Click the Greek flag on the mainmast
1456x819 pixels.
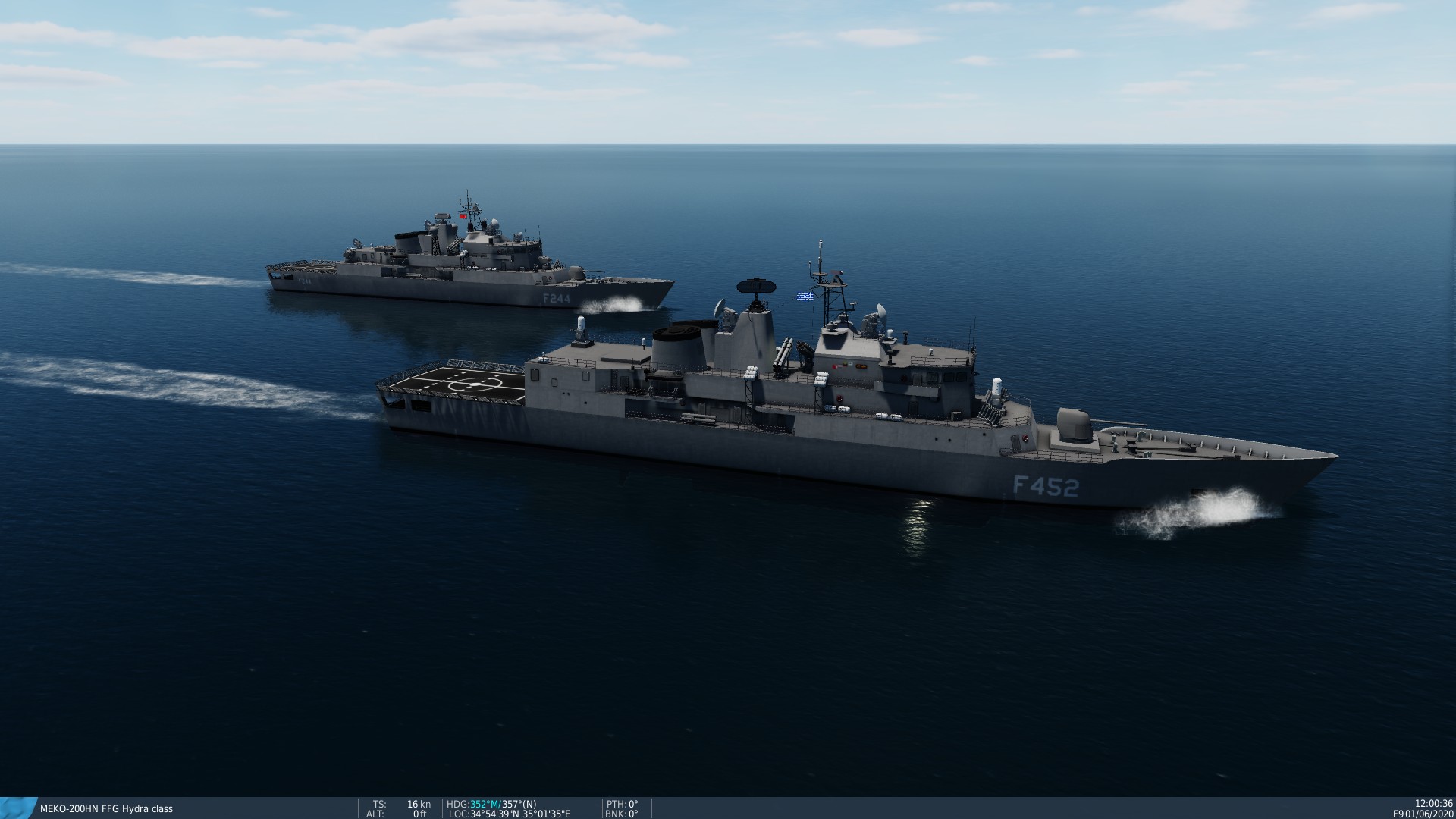805,296
